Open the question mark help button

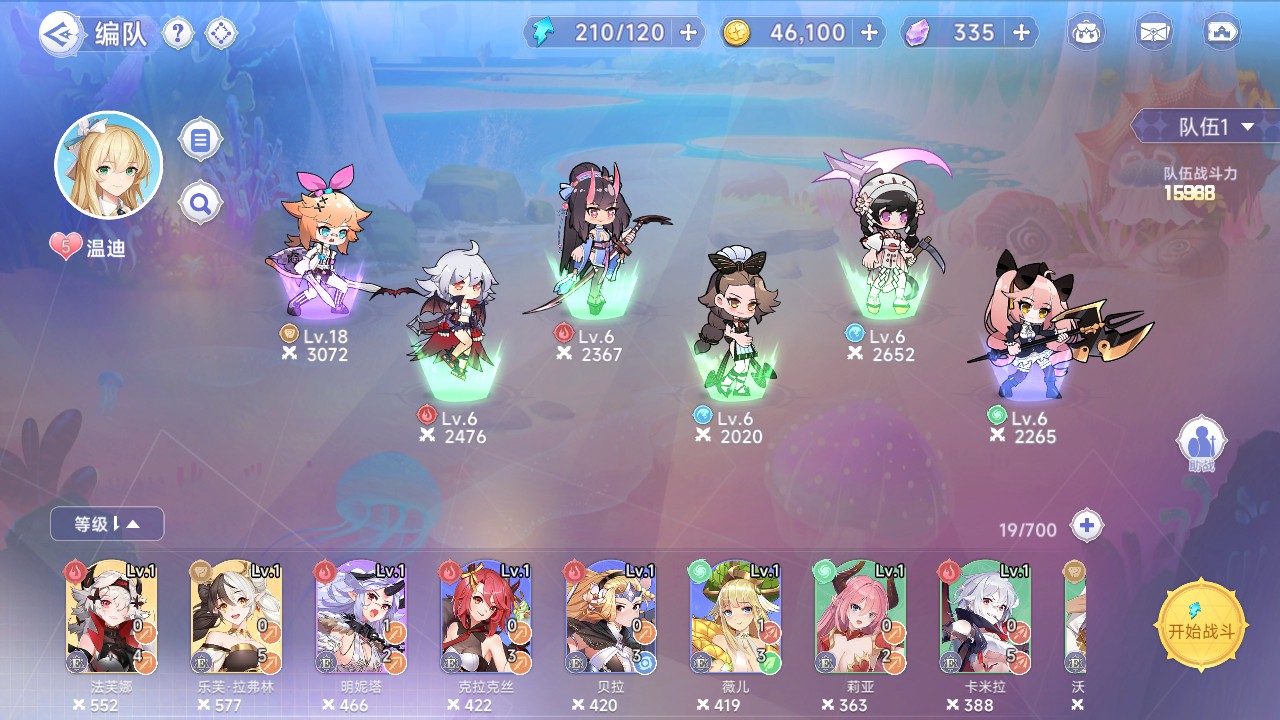[178, 34]
